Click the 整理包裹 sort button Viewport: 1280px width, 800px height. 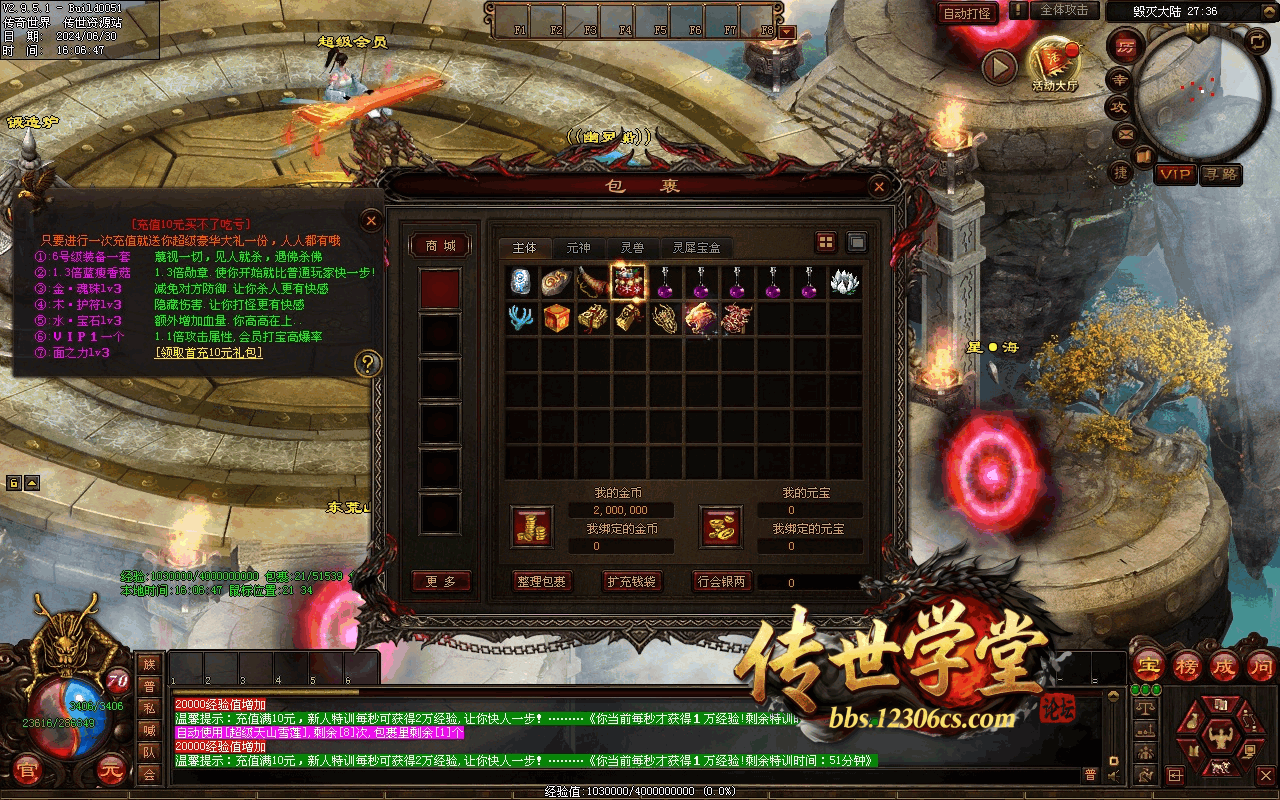(x=541, y=581)
